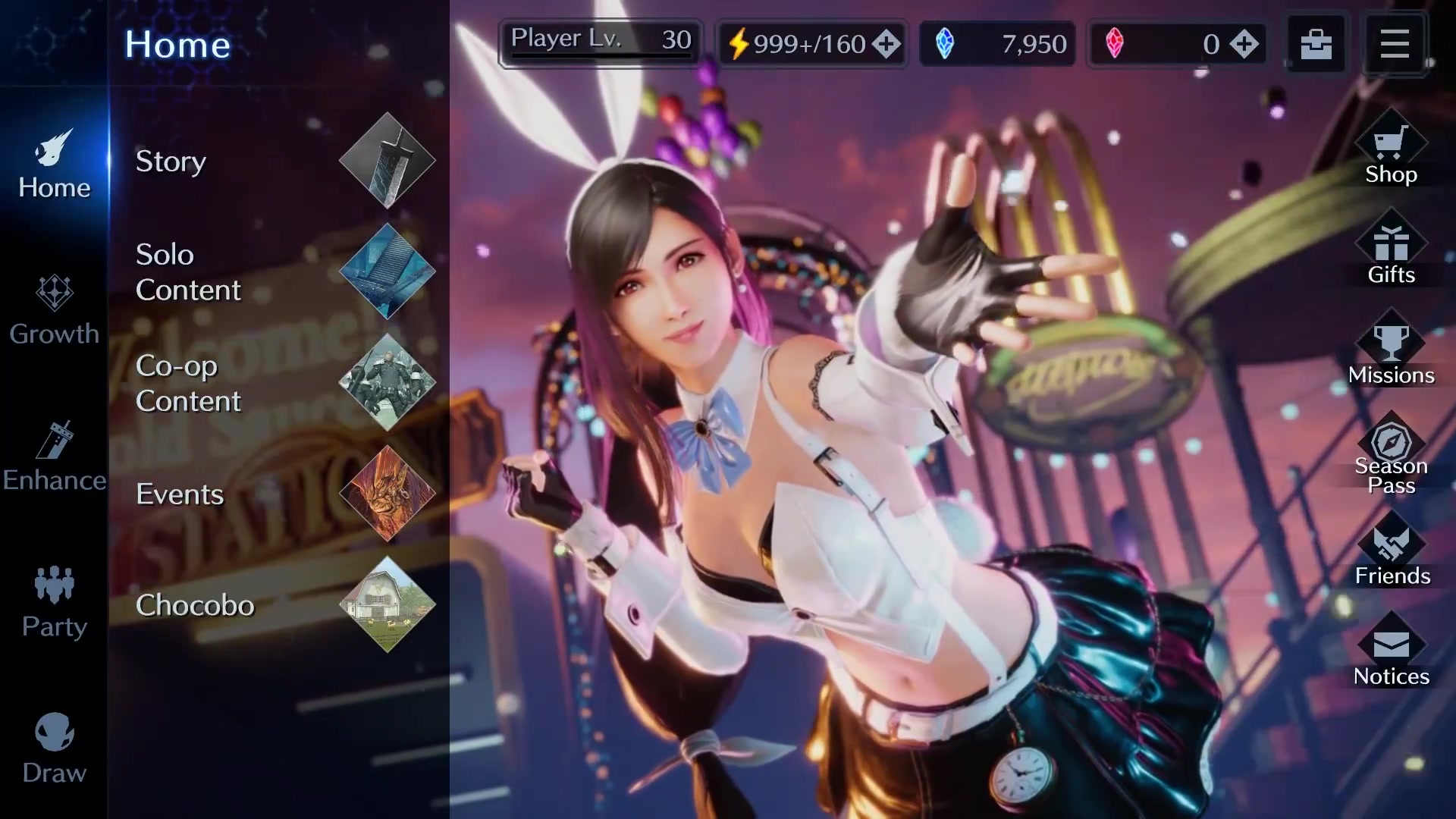Select the Home tab
1456x819 pixels.
(x=54, y=165)
